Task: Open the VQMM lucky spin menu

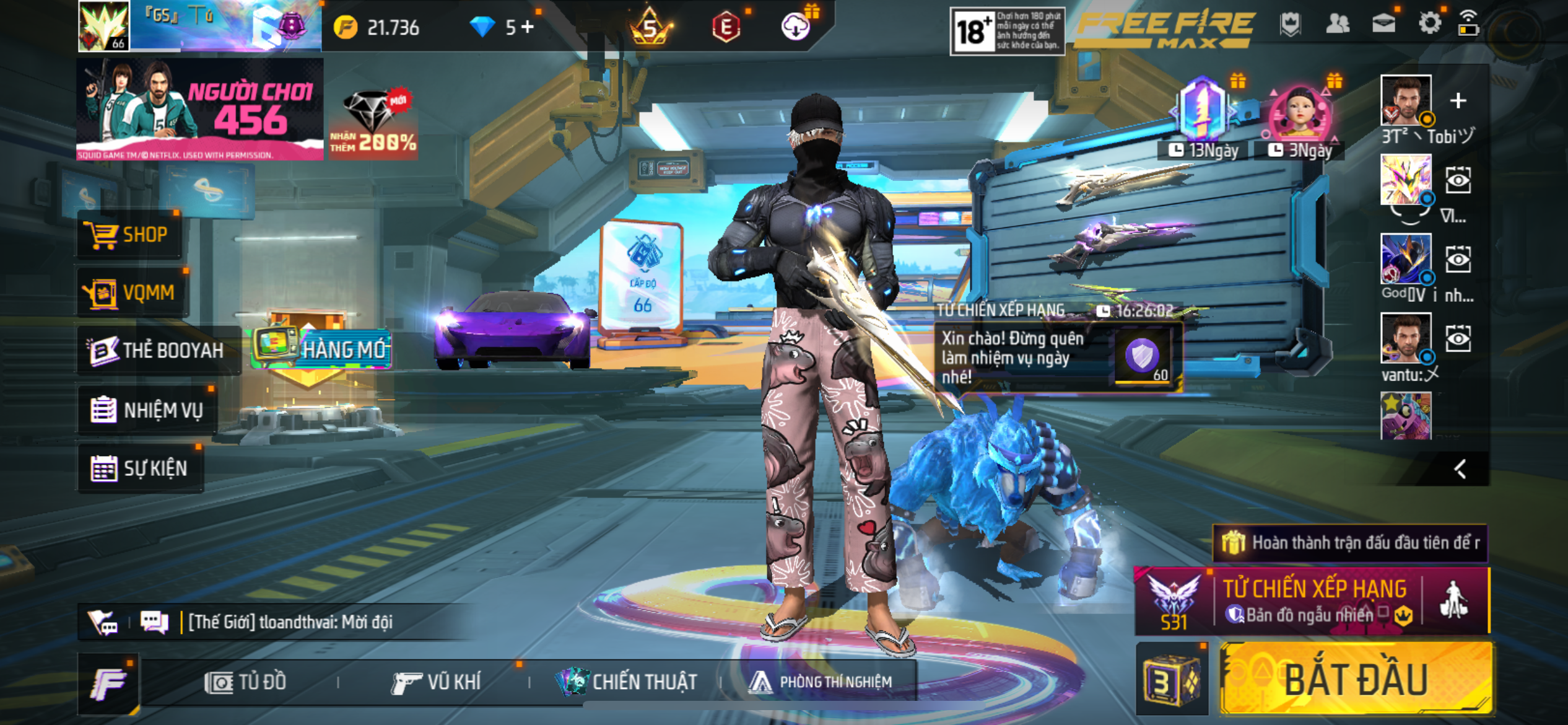Action: point(133,292)
